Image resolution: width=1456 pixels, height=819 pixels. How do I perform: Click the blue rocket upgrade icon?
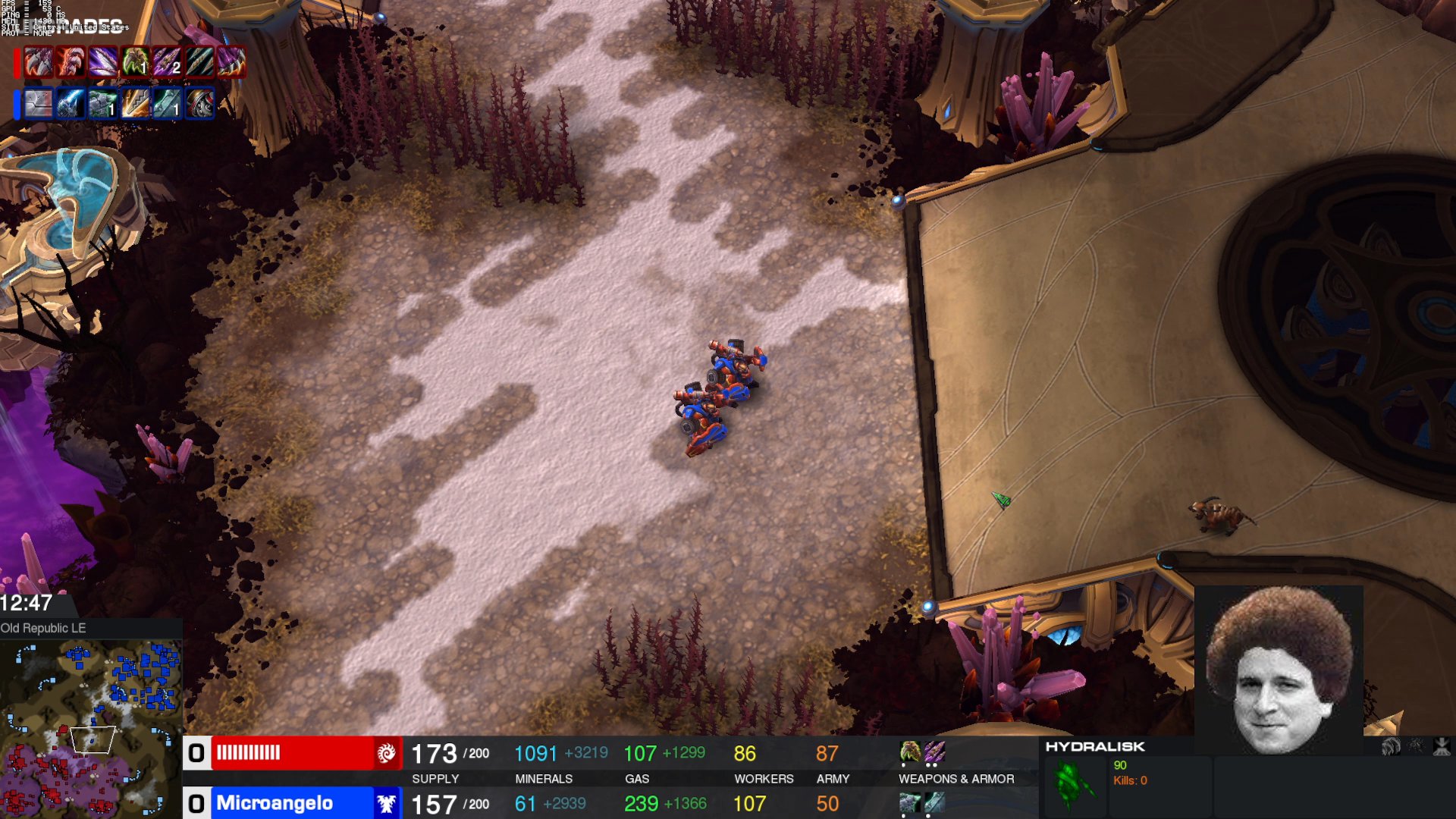71,104
